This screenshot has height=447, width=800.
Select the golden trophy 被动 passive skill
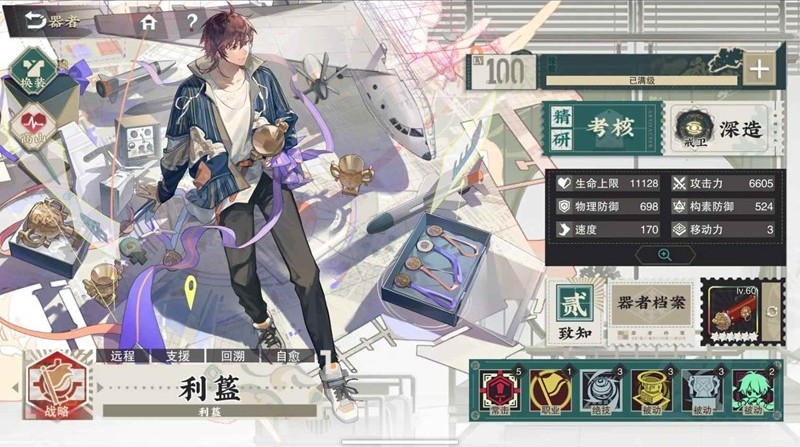651,391
